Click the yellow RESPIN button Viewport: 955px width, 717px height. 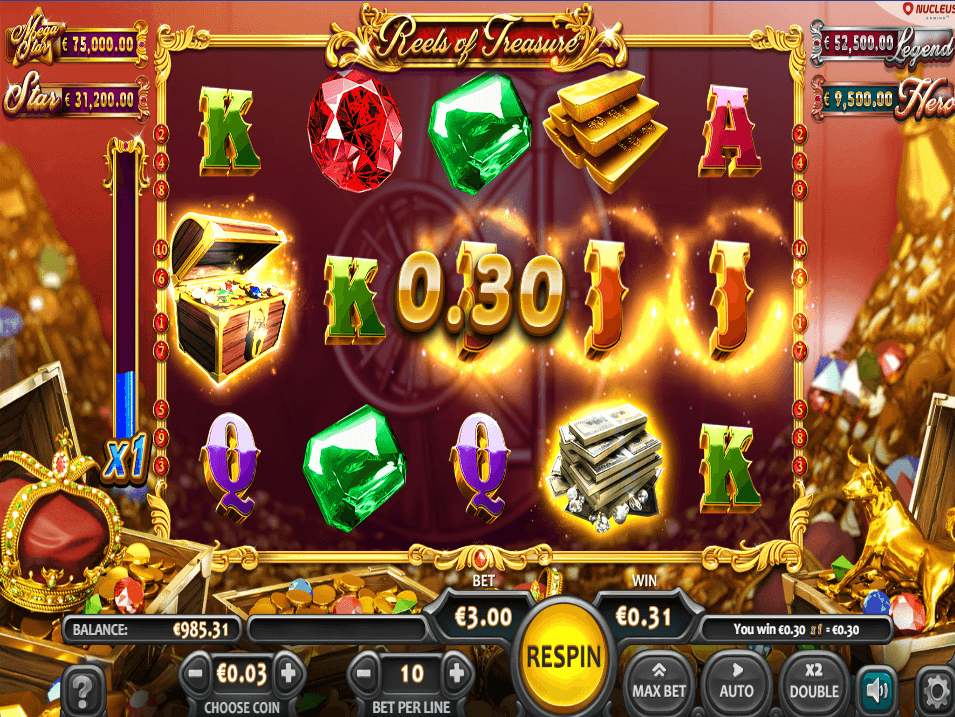[562, 655]
